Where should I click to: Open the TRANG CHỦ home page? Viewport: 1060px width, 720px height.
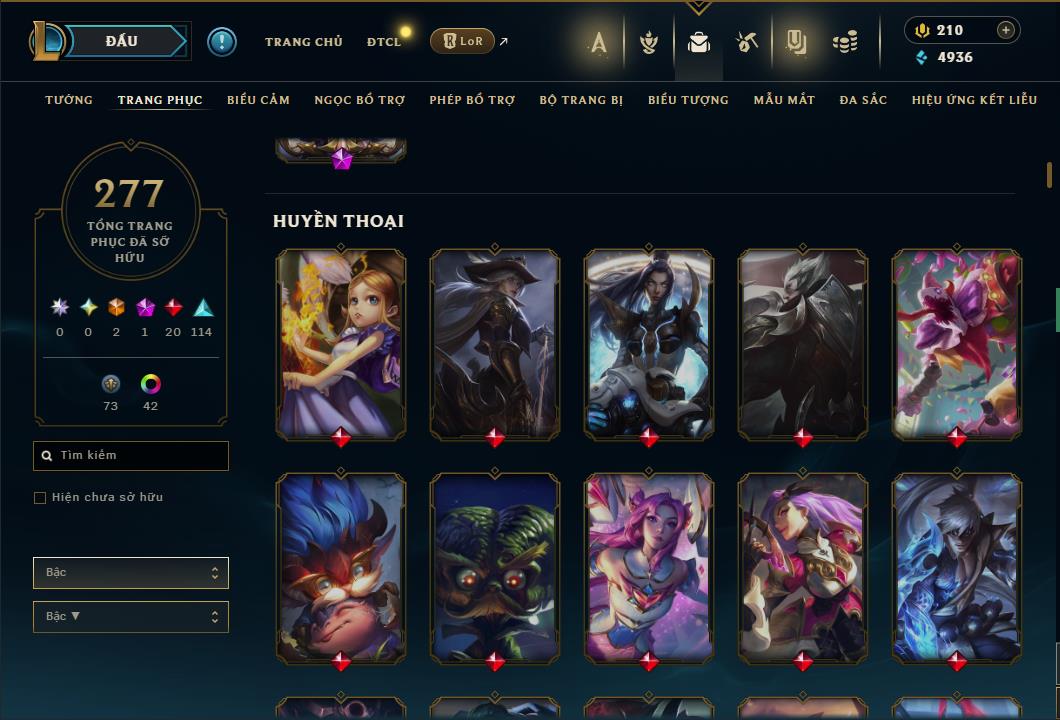tap(303, 42)
